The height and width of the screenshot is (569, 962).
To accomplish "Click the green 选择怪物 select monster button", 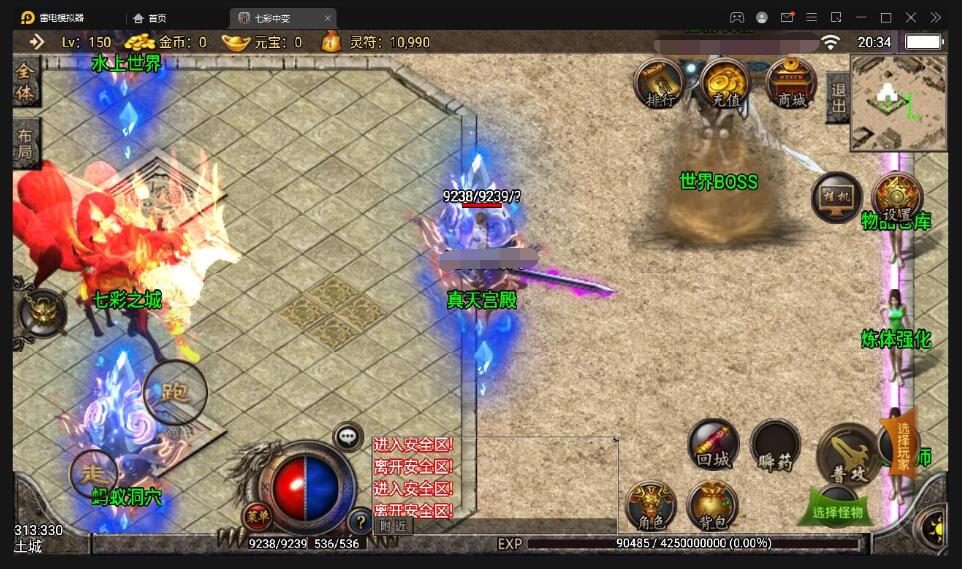I will pos(836,511).
